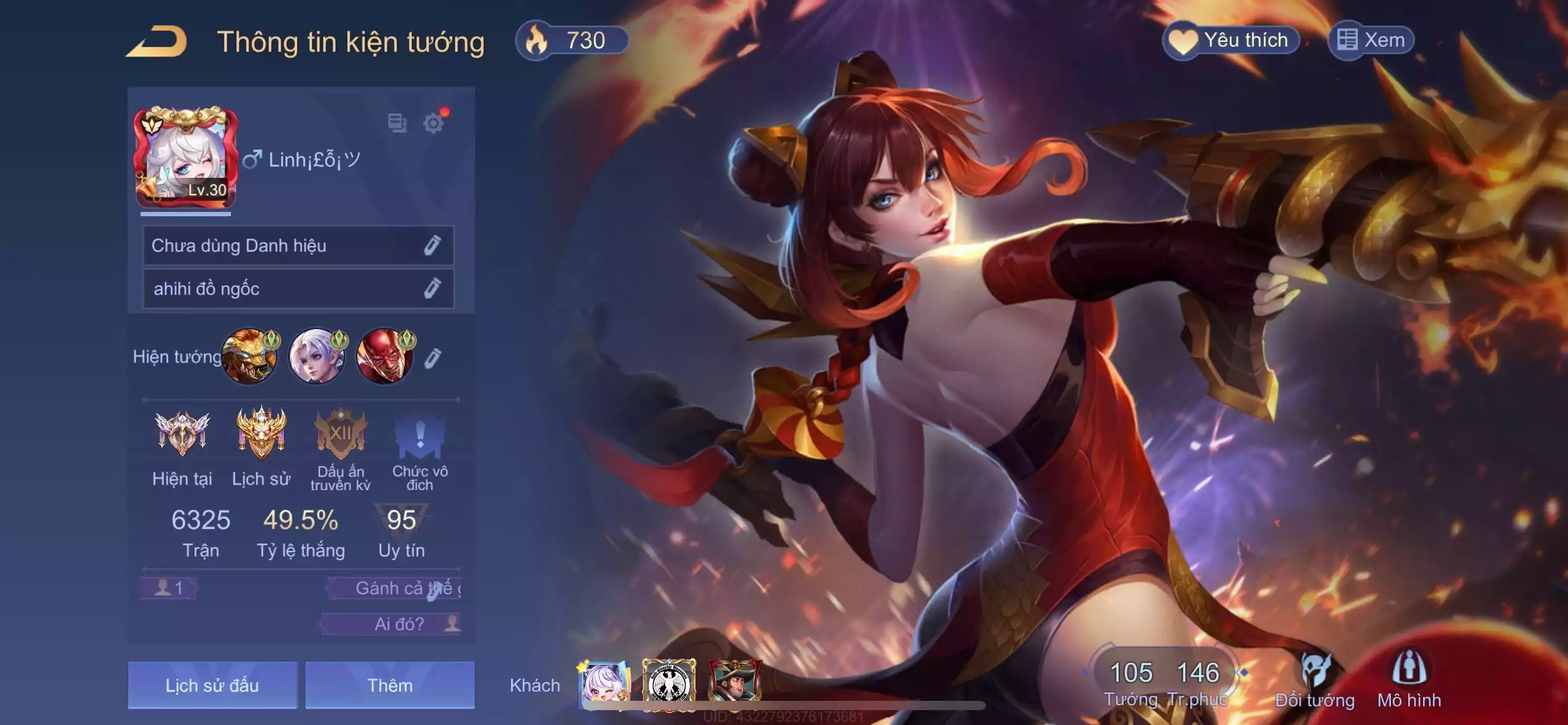The image size is (1568, 725).
Task: Open the Xem view button
Action: (x=1371, y=41)
